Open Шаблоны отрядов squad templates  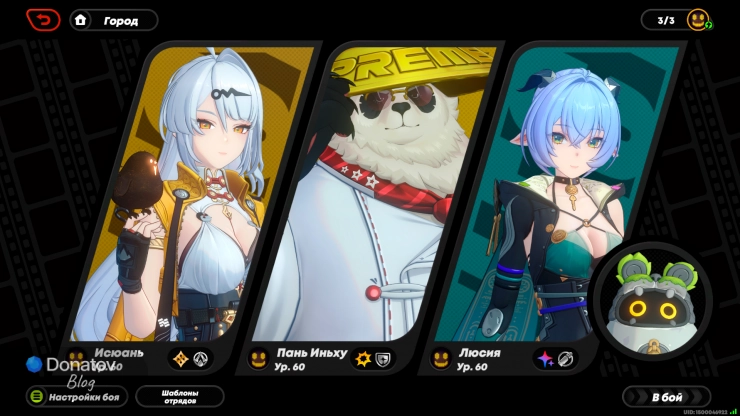(x=180, y=396)
